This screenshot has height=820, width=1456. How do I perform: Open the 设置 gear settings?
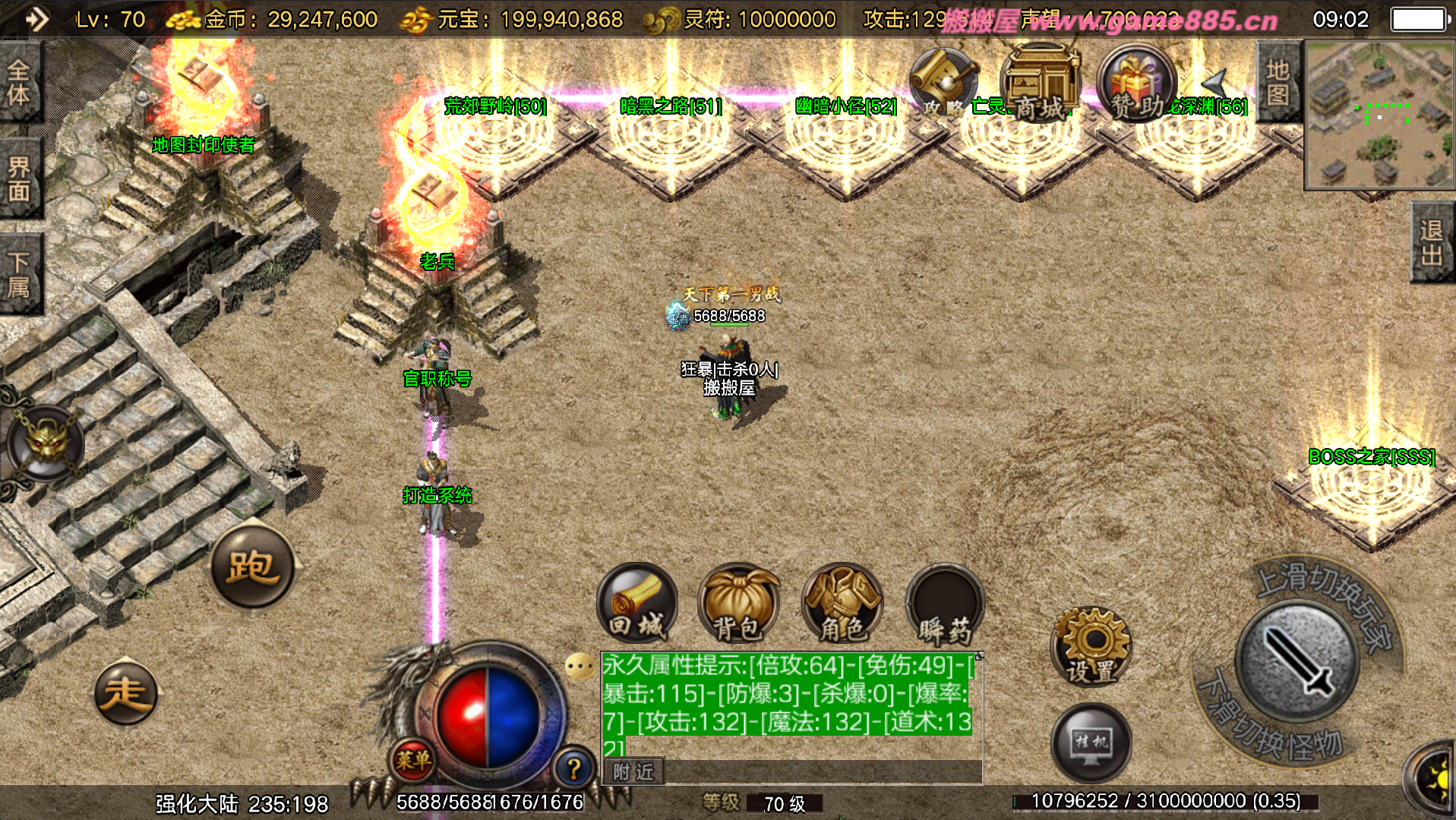[x=1091, y=646]
